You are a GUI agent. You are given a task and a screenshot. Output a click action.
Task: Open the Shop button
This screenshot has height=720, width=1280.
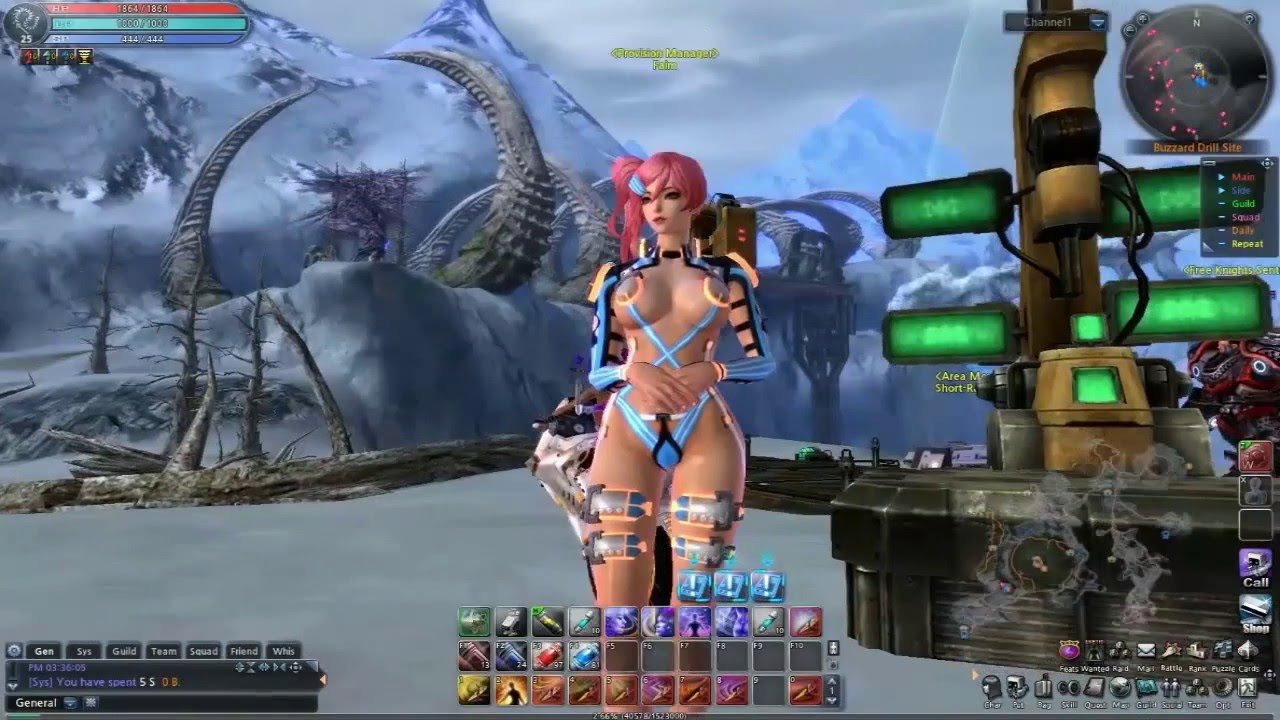[1255, 612]
